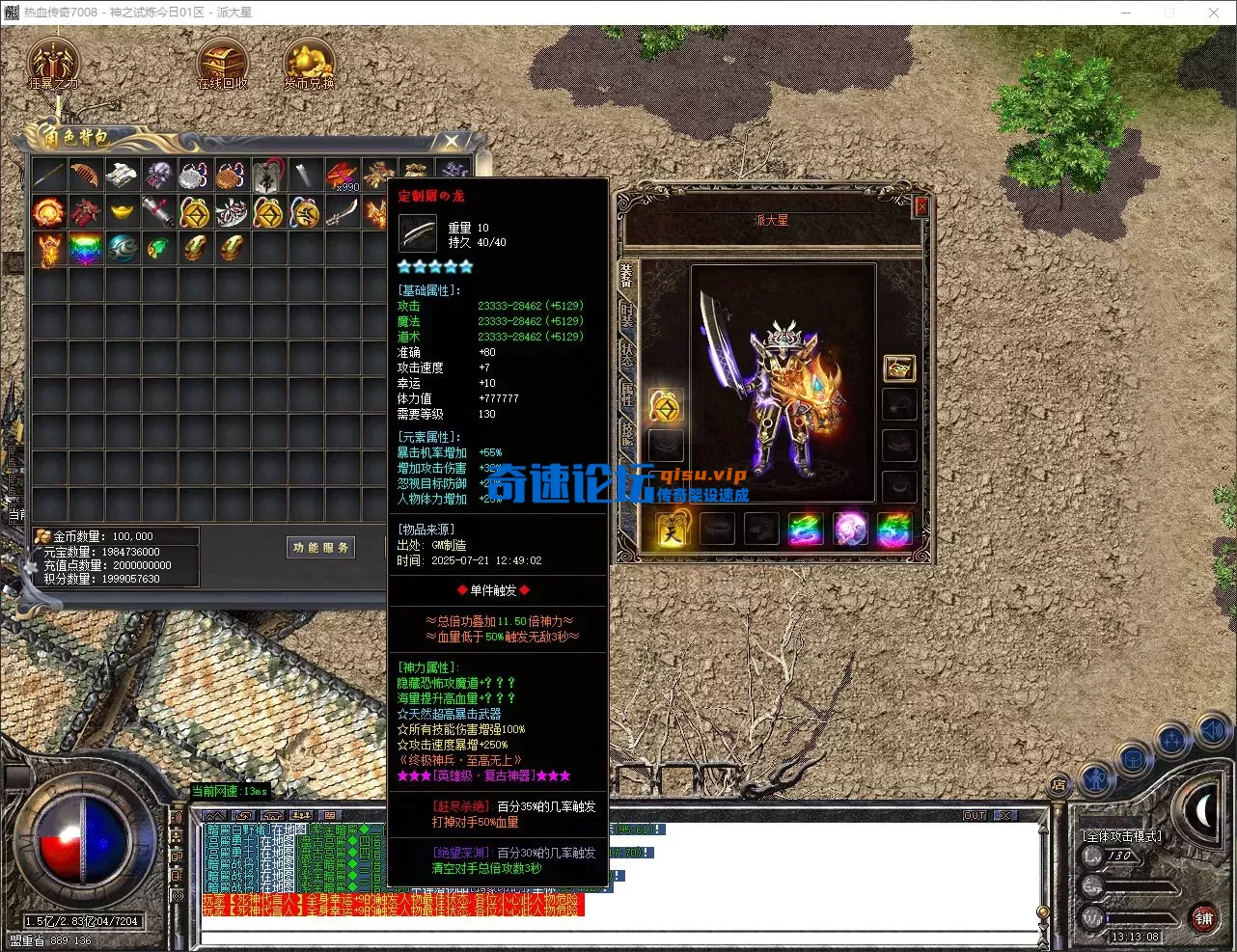Click the 功能服务 button in the bag
The image size is (1237, 952).
(x=321, y=548)
